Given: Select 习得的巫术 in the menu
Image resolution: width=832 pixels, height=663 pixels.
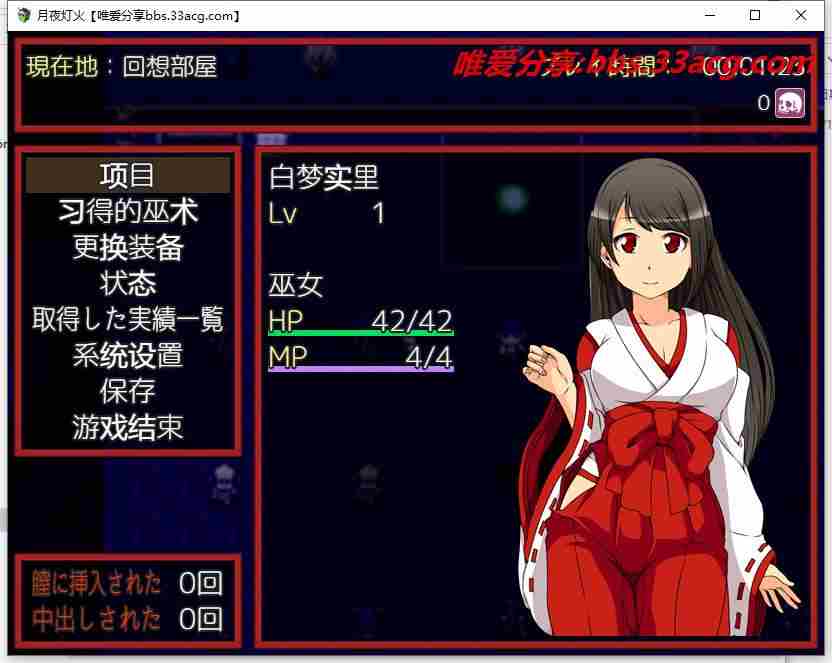Looking at the screenshot, I should pos(128,211).
